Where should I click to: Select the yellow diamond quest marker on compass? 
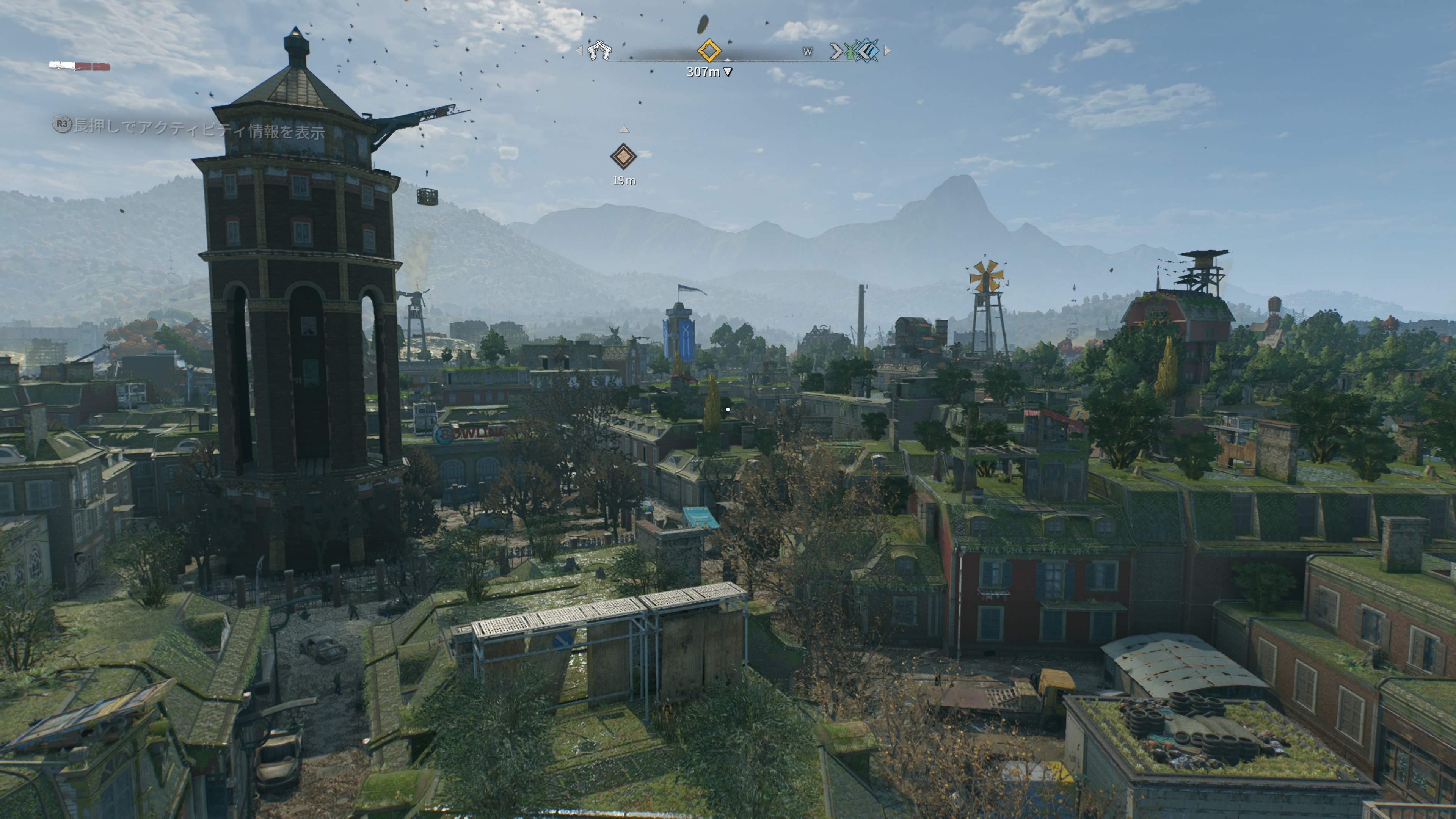(709, 50)
